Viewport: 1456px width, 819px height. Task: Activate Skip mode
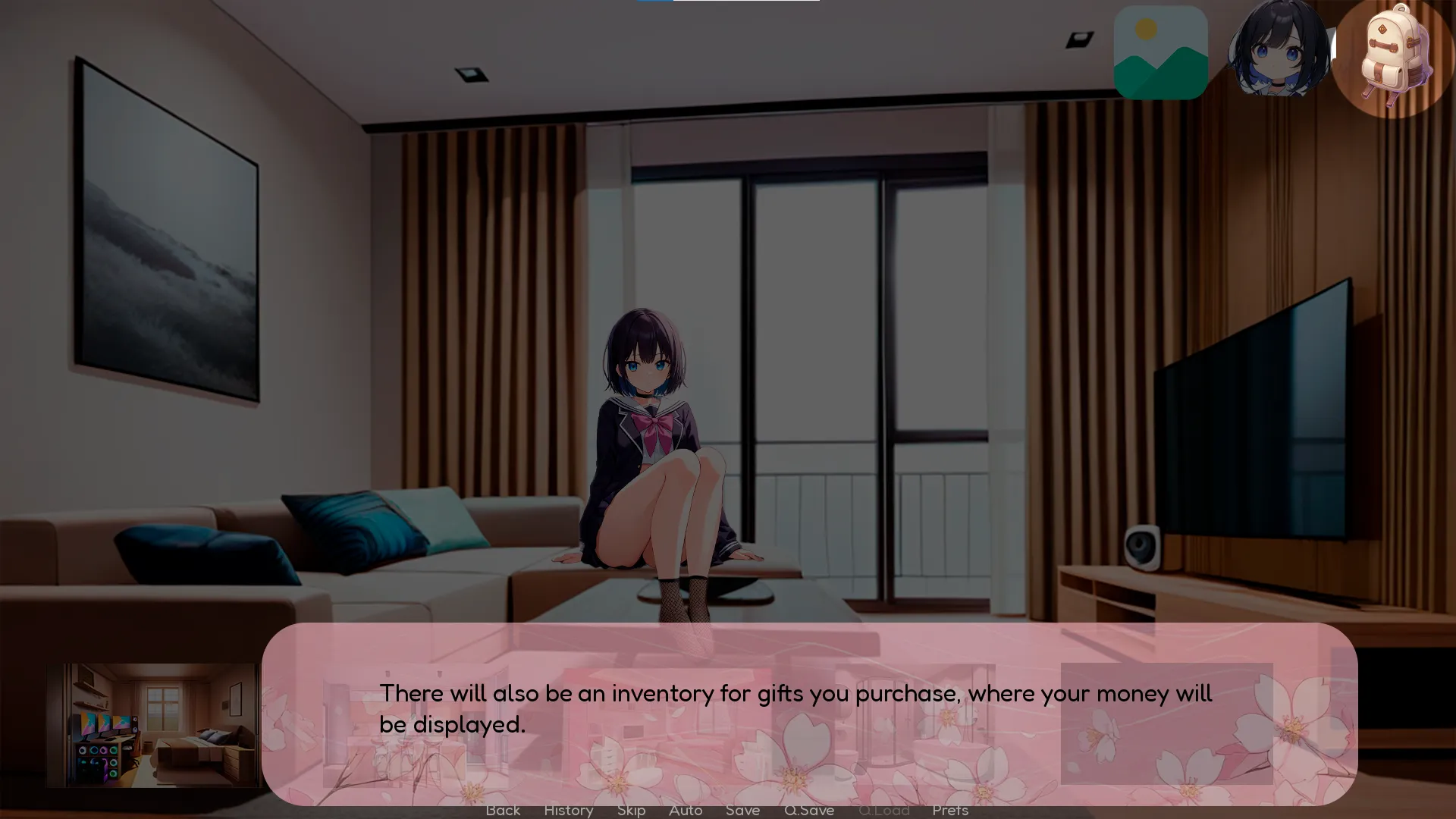click(631, 811)
